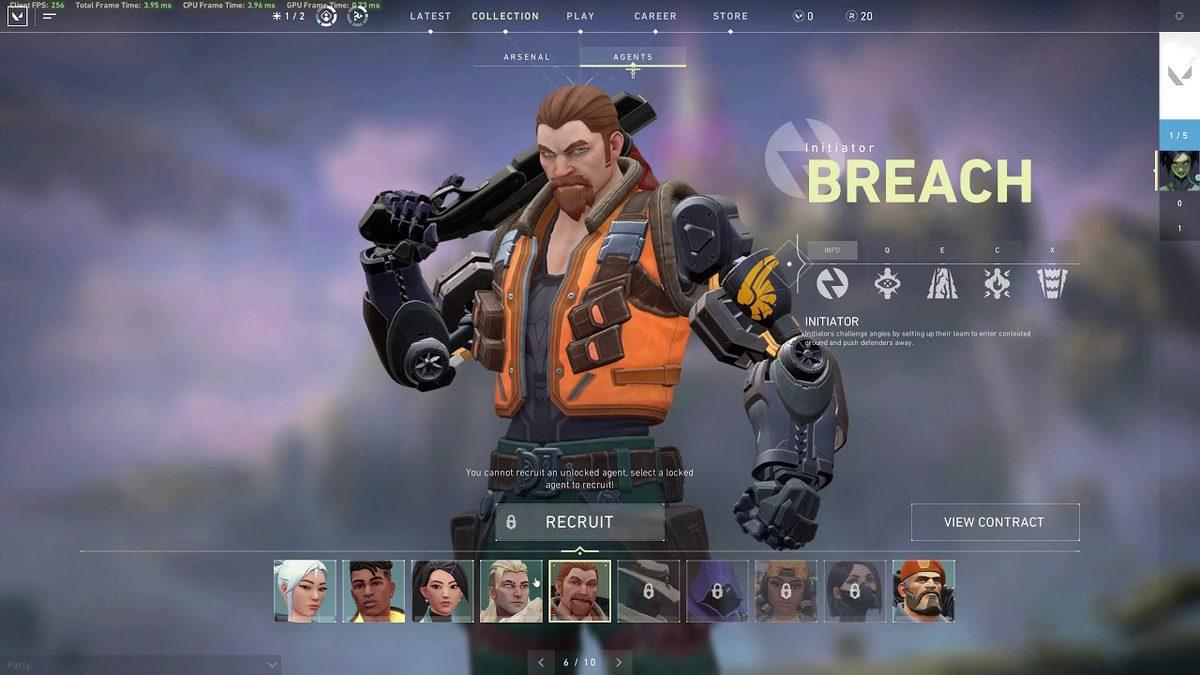1200x675 pixels.
Task: Choose the Phoenix agent portrait
Action: point(374,591)
